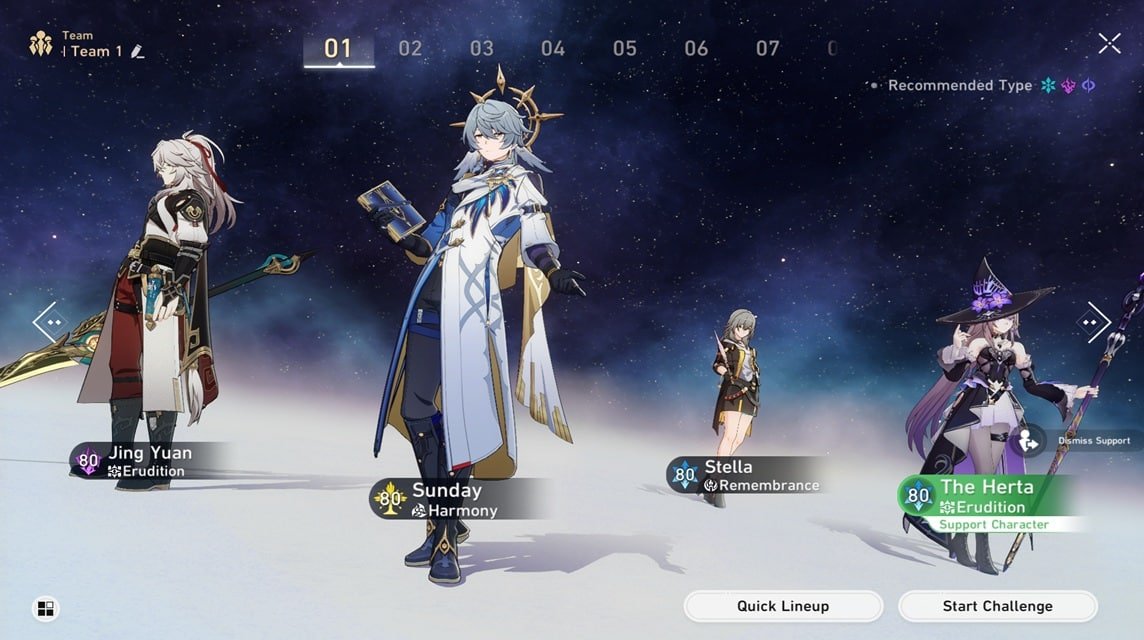Switch to team tab 03
1144x640 pixels.
pos(482,48)
